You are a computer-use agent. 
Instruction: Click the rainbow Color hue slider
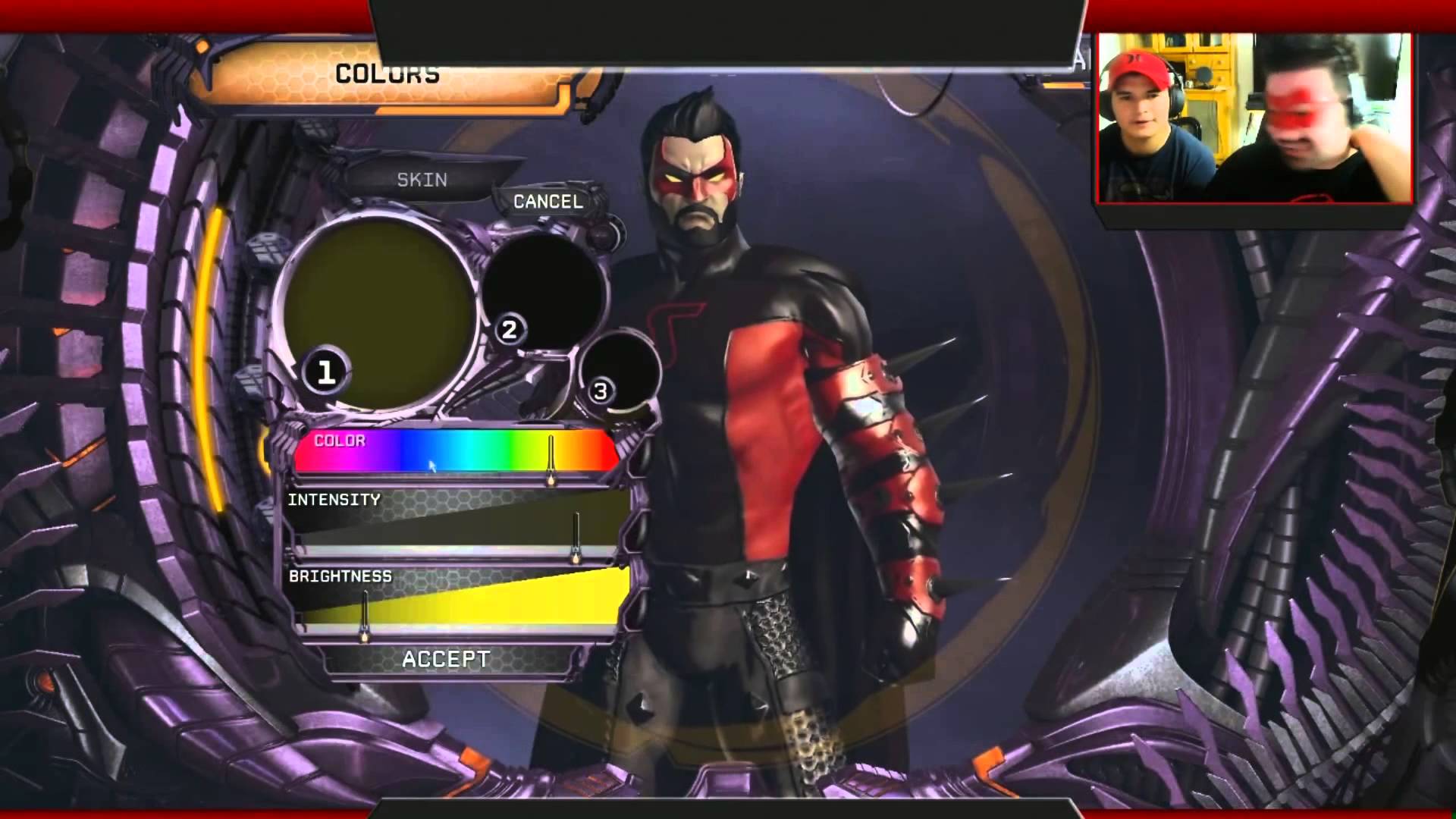coord(455,451)
